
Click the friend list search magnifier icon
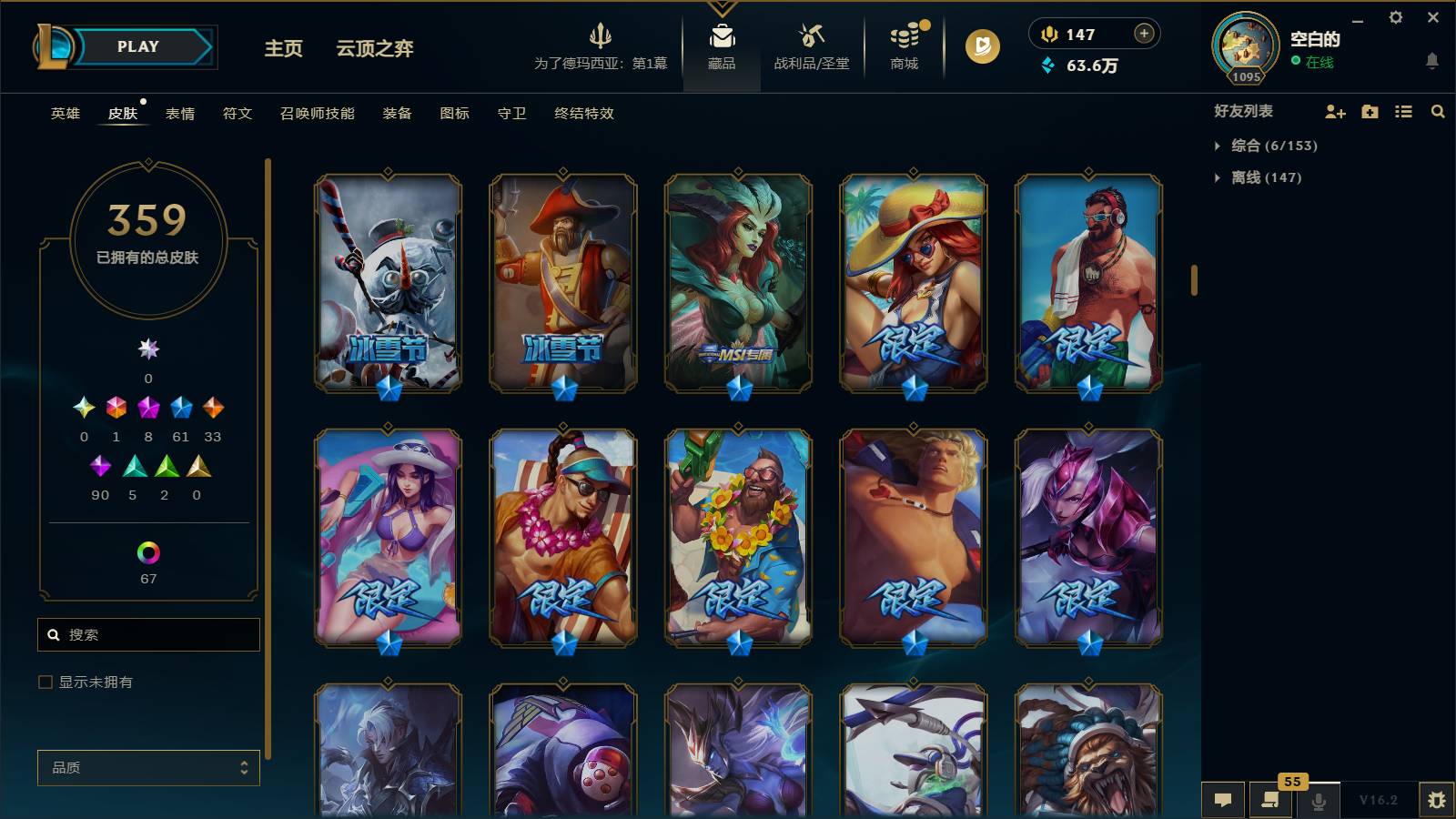[1438, 112]
